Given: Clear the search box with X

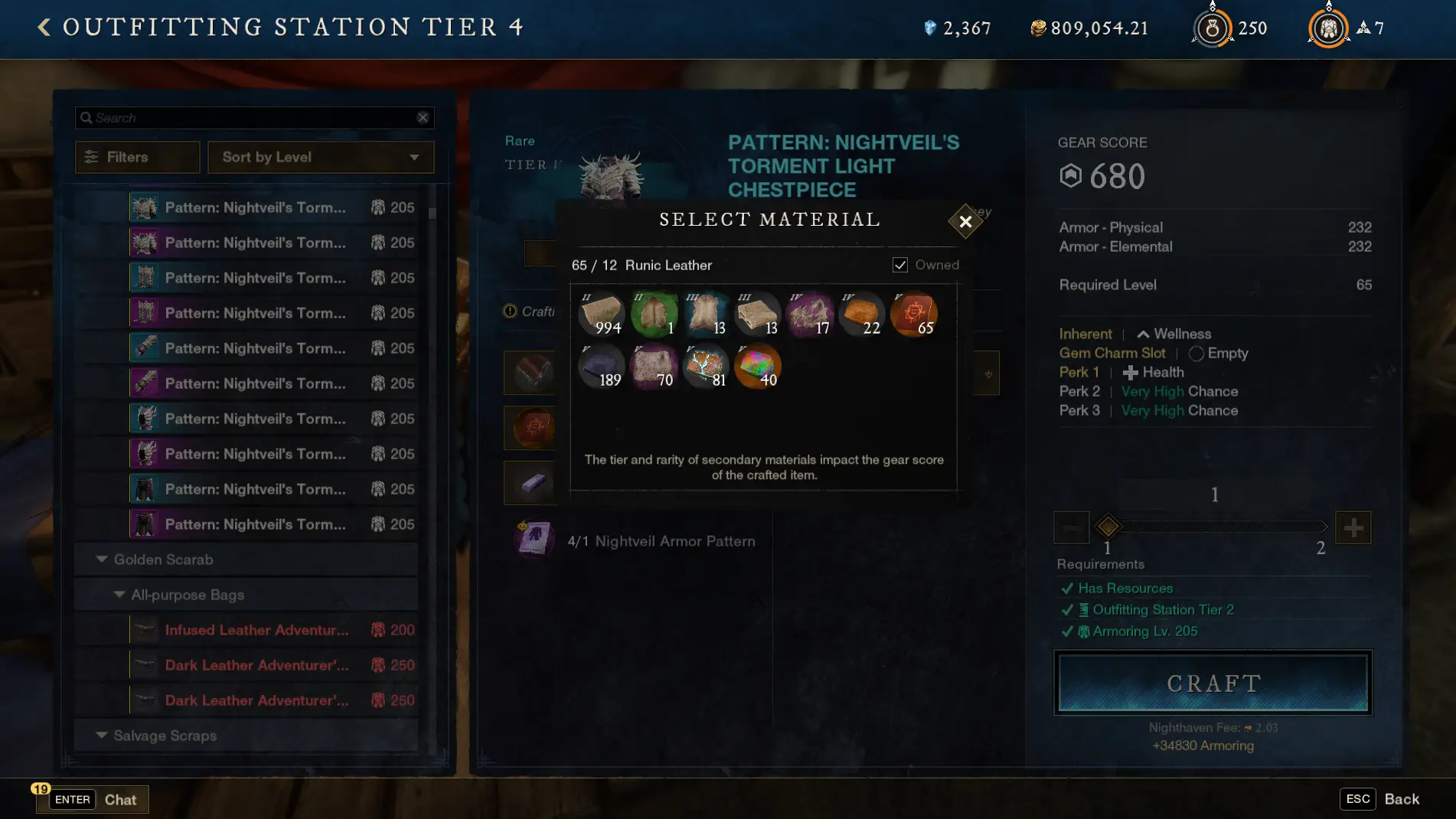Looking at the screenshot, I should (423, 118).
